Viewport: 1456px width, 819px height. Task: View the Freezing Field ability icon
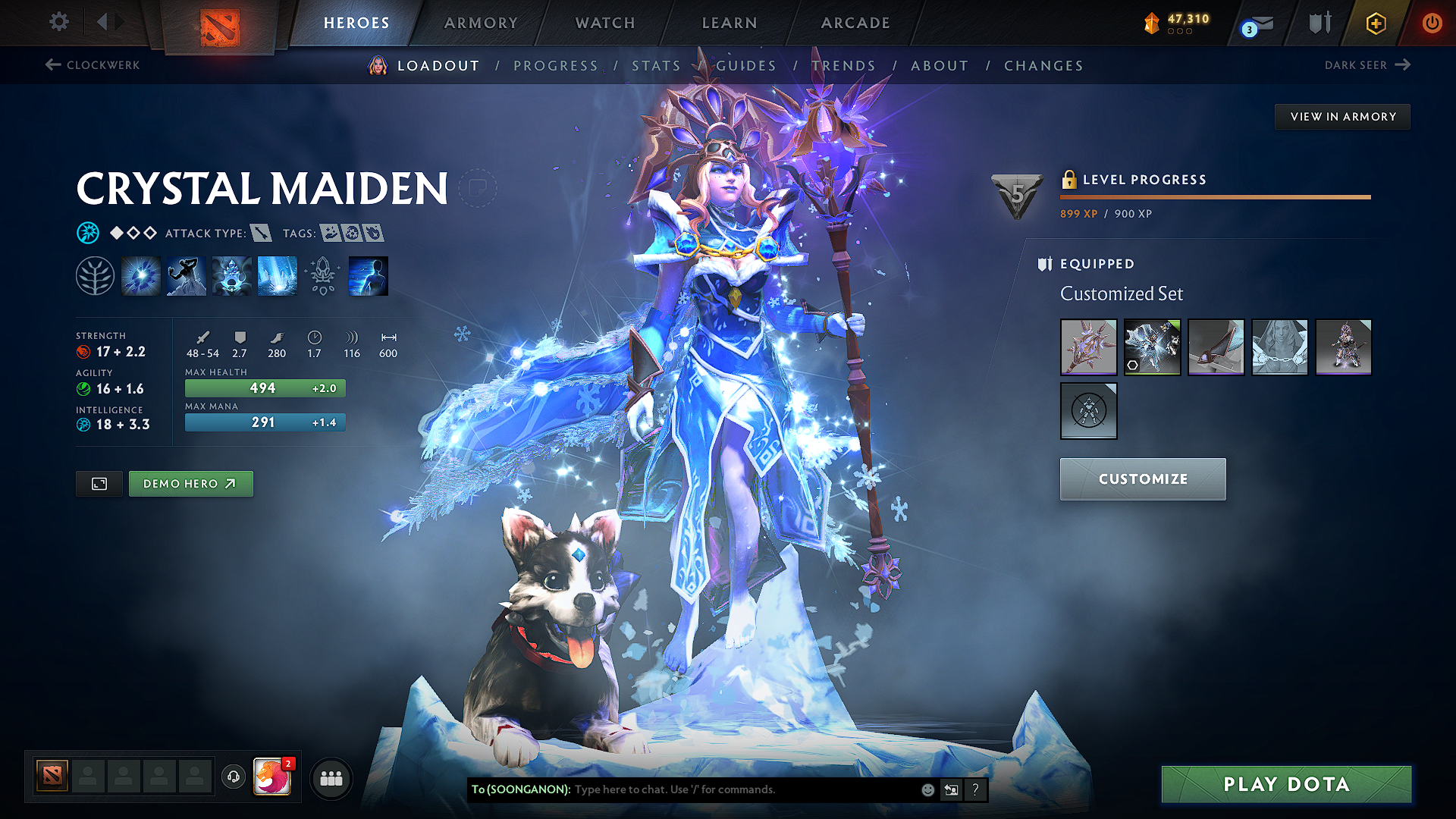[x=277, y=275]
